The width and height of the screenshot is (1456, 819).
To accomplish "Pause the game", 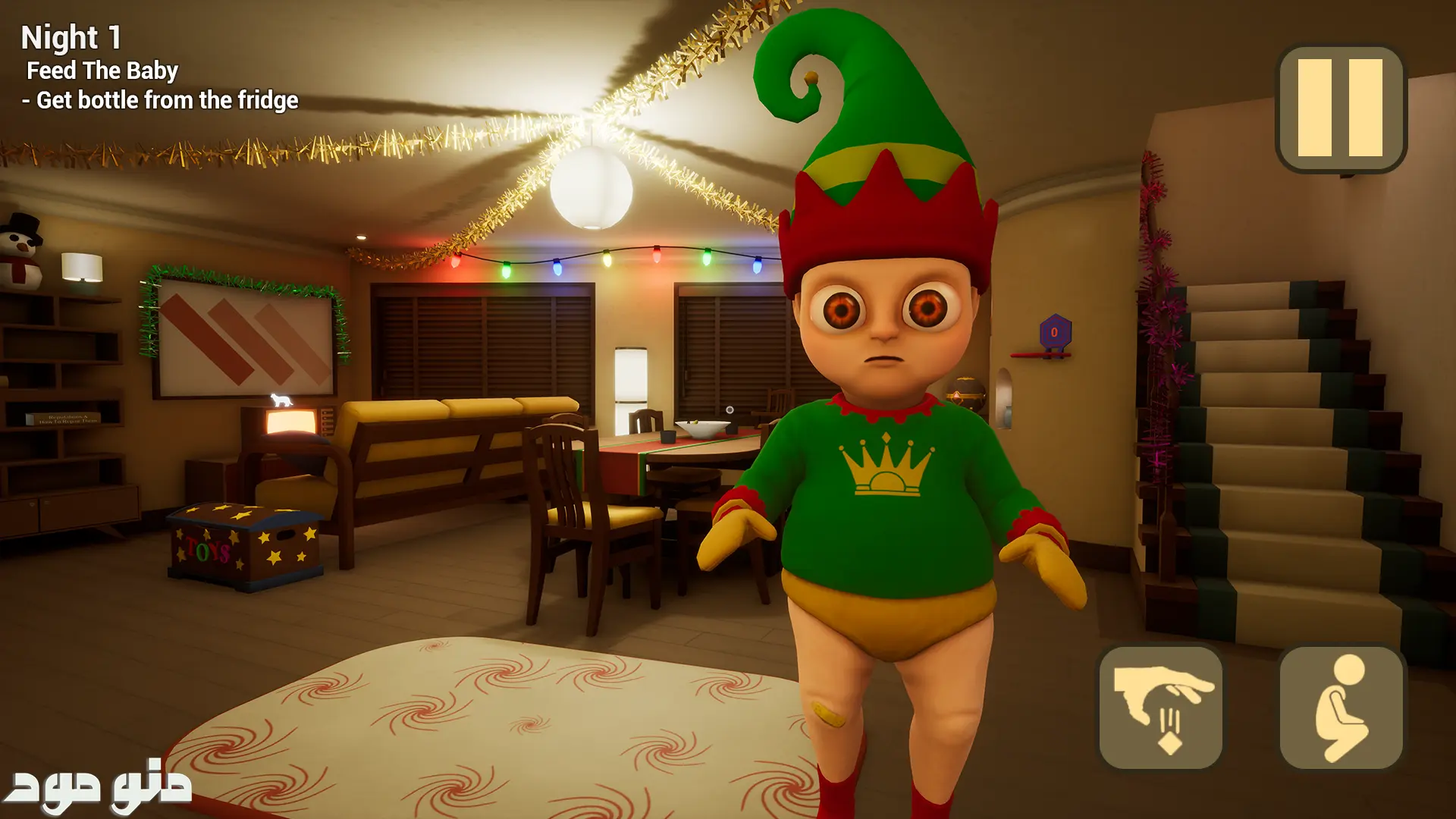I will click(1341, 108).
